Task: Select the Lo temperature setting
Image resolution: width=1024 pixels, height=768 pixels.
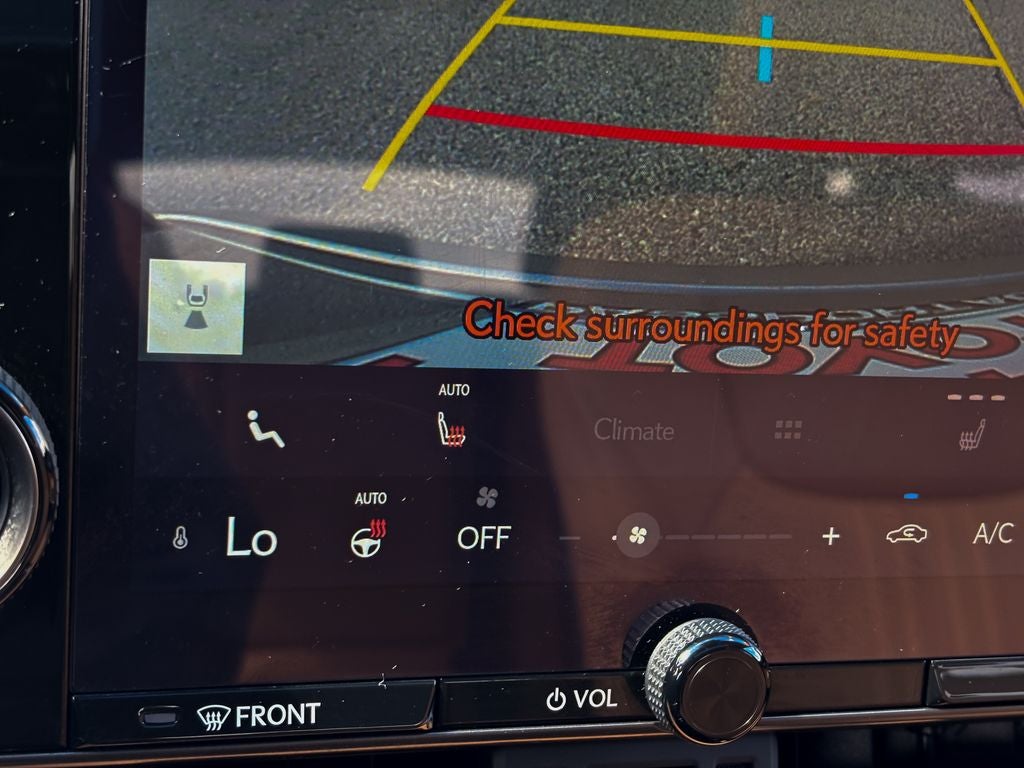Action: pyautogui.click(x=250, y=538)
